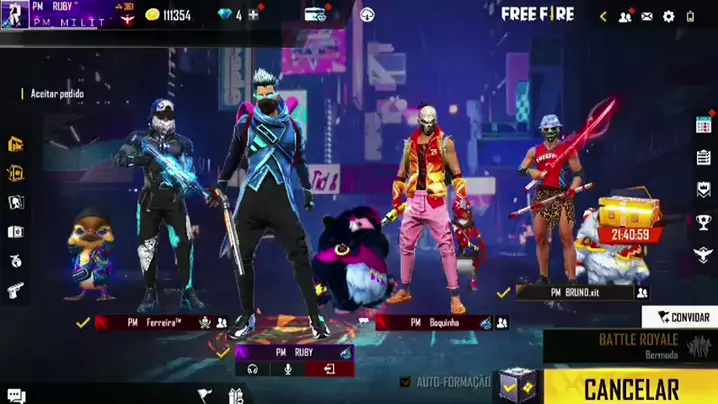Viewport: 718px width, 404px height.
Task: Open the PM RUBY player profile avatar
Action: click(x=14, y=14)
